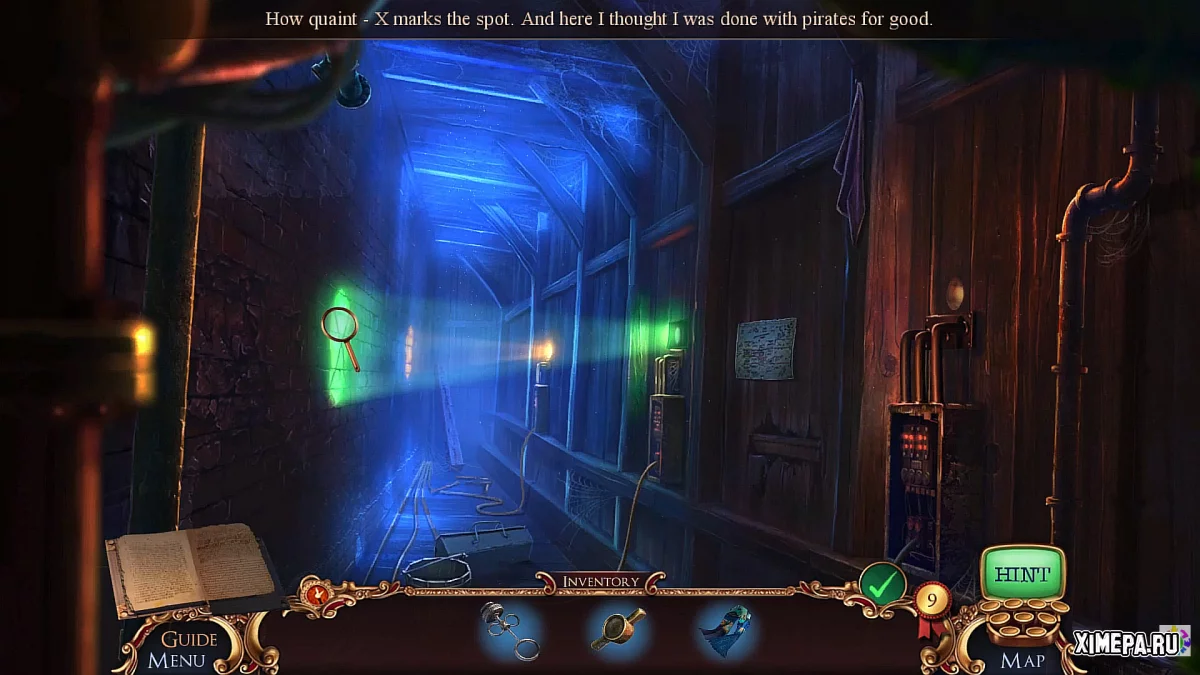The height and width of the screenshot is (675, 1200).
Task: Open the Map
Action: pyautogui.click(x=1022, y=660)
